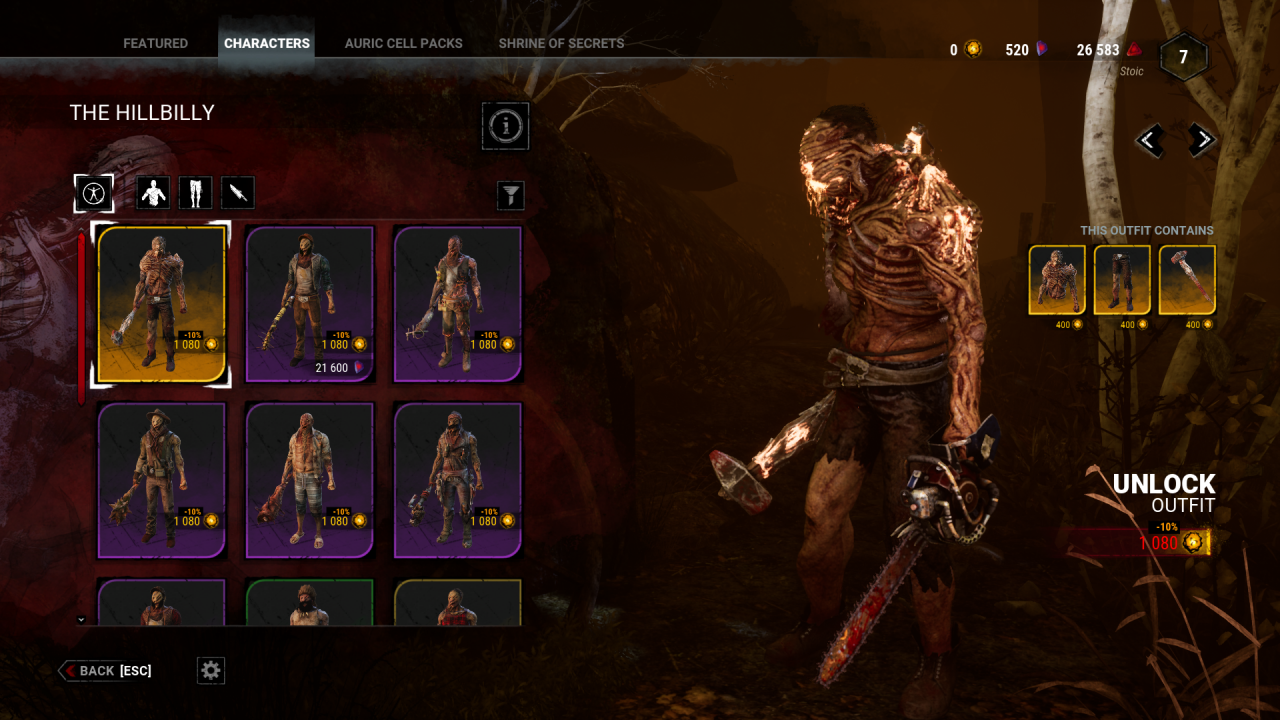Open the cosmetic filter funnel icon
The image size is (1280, 720).
tap(510, 196)
